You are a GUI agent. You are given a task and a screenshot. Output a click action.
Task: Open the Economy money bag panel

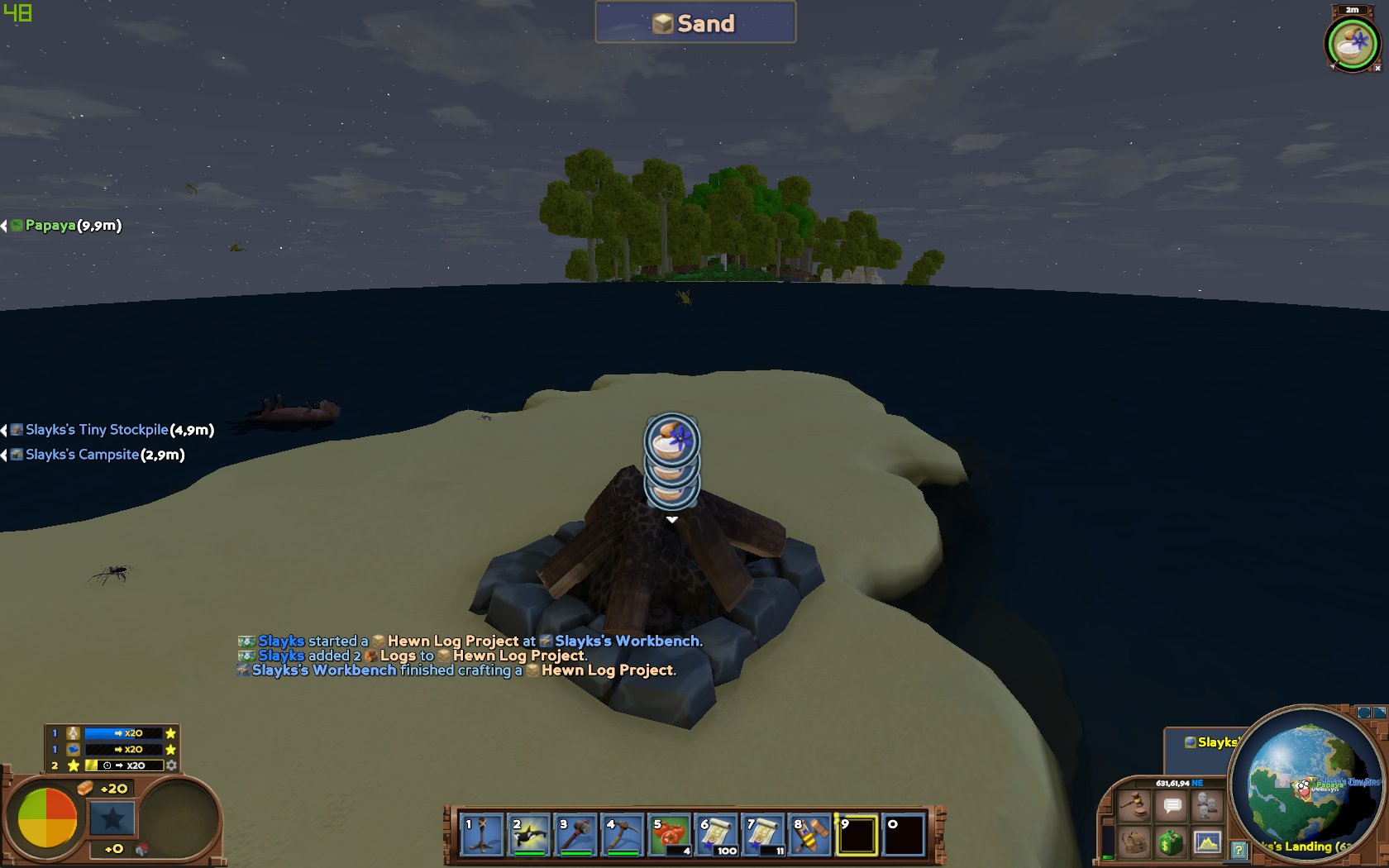point(1171,842)
